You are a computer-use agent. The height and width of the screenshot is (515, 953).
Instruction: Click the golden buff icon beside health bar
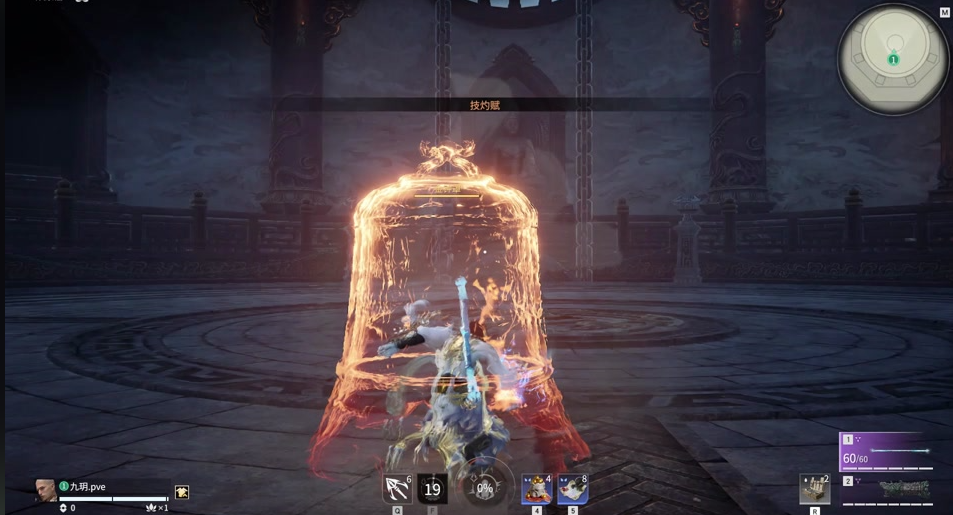tap(182, 492)
